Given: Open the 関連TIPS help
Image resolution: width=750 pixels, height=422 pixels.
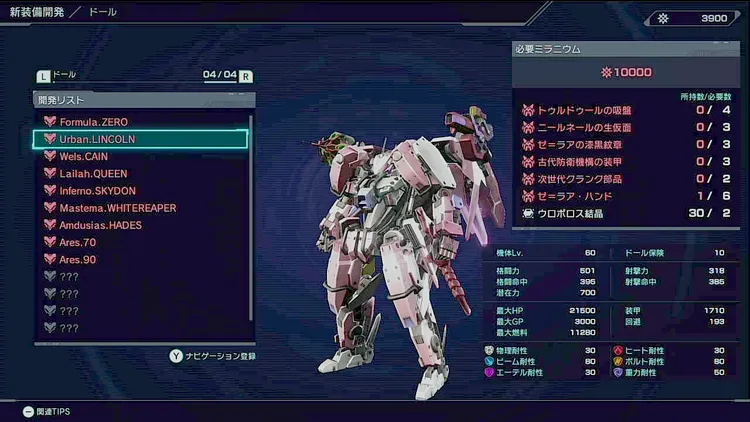Looking at the screenshot, I should pos(47,411).
